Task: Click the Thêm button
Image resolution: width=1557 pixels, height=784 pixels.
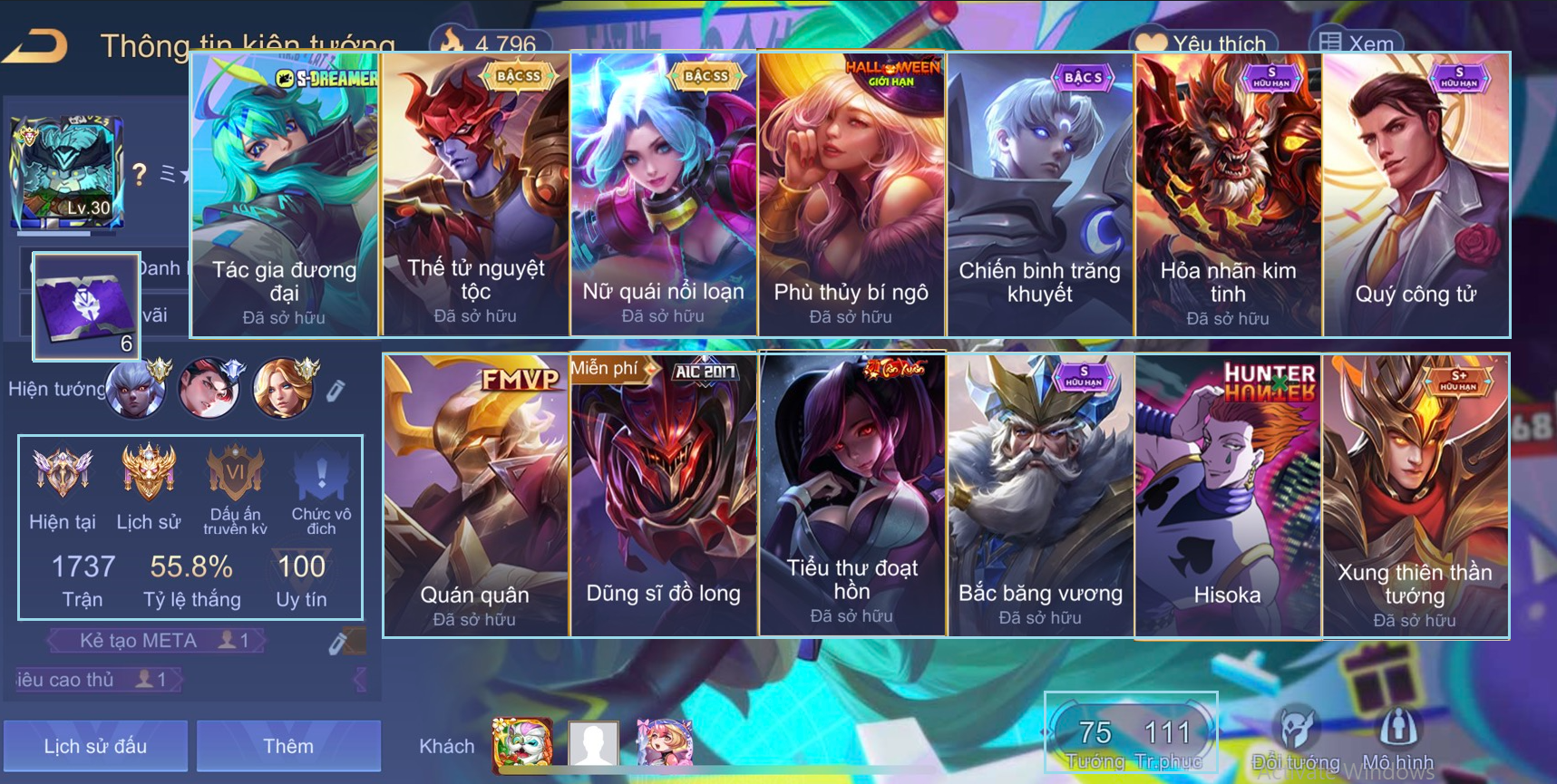Action: (x=288, y=746)
